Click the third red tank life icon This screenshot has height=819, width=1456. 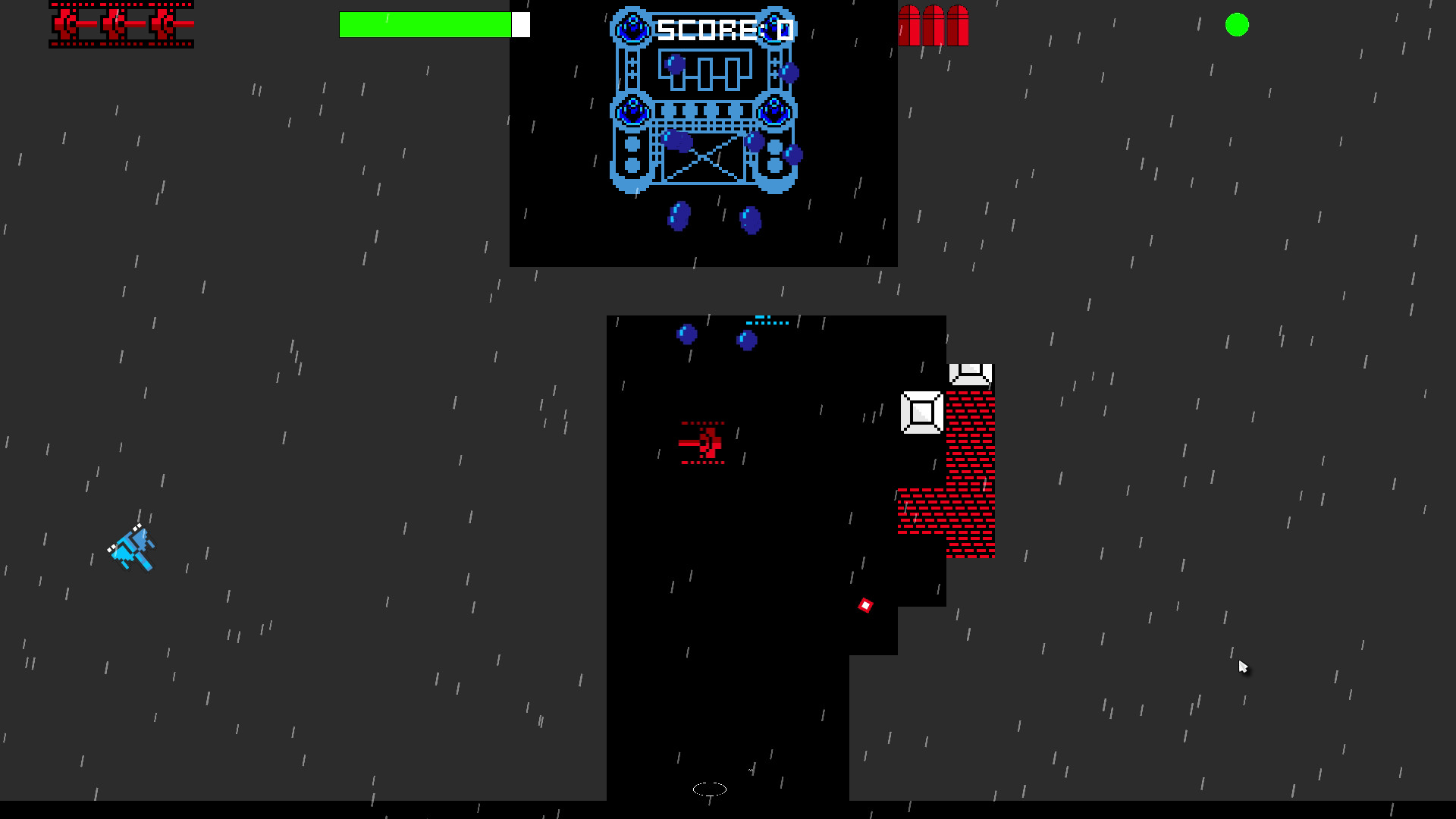(x=163, y=24)
